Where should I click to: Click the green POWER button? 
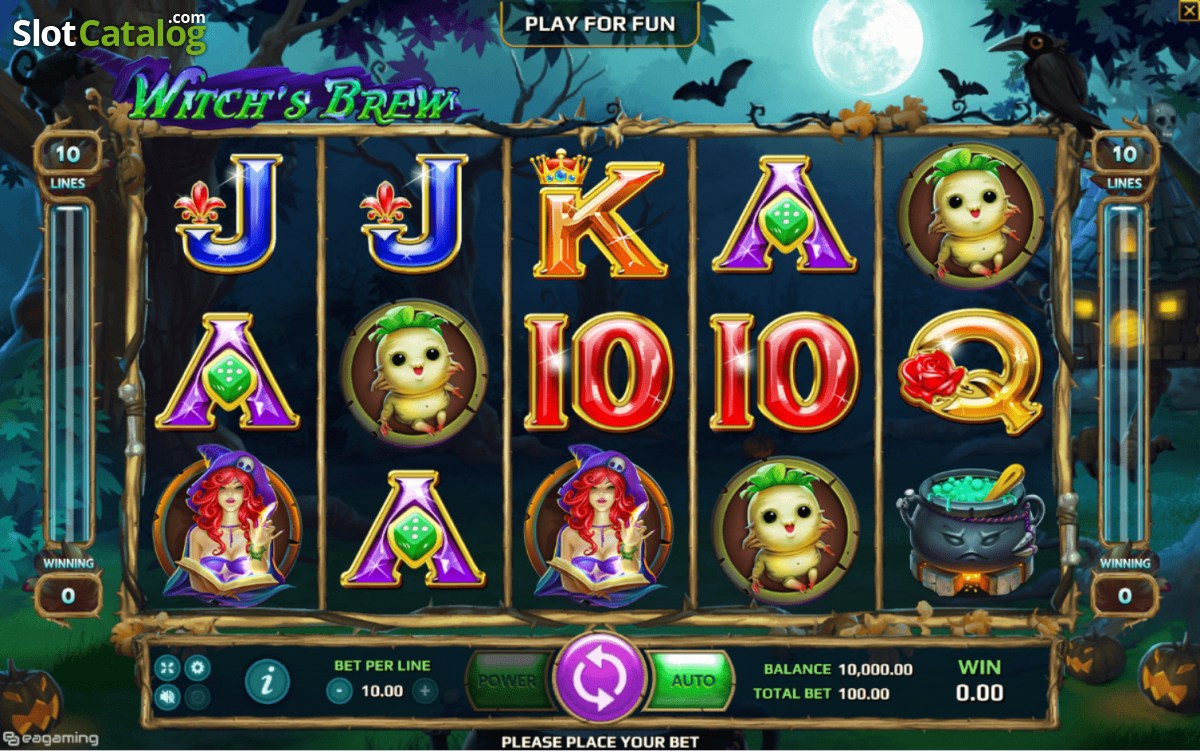(508, 681)
